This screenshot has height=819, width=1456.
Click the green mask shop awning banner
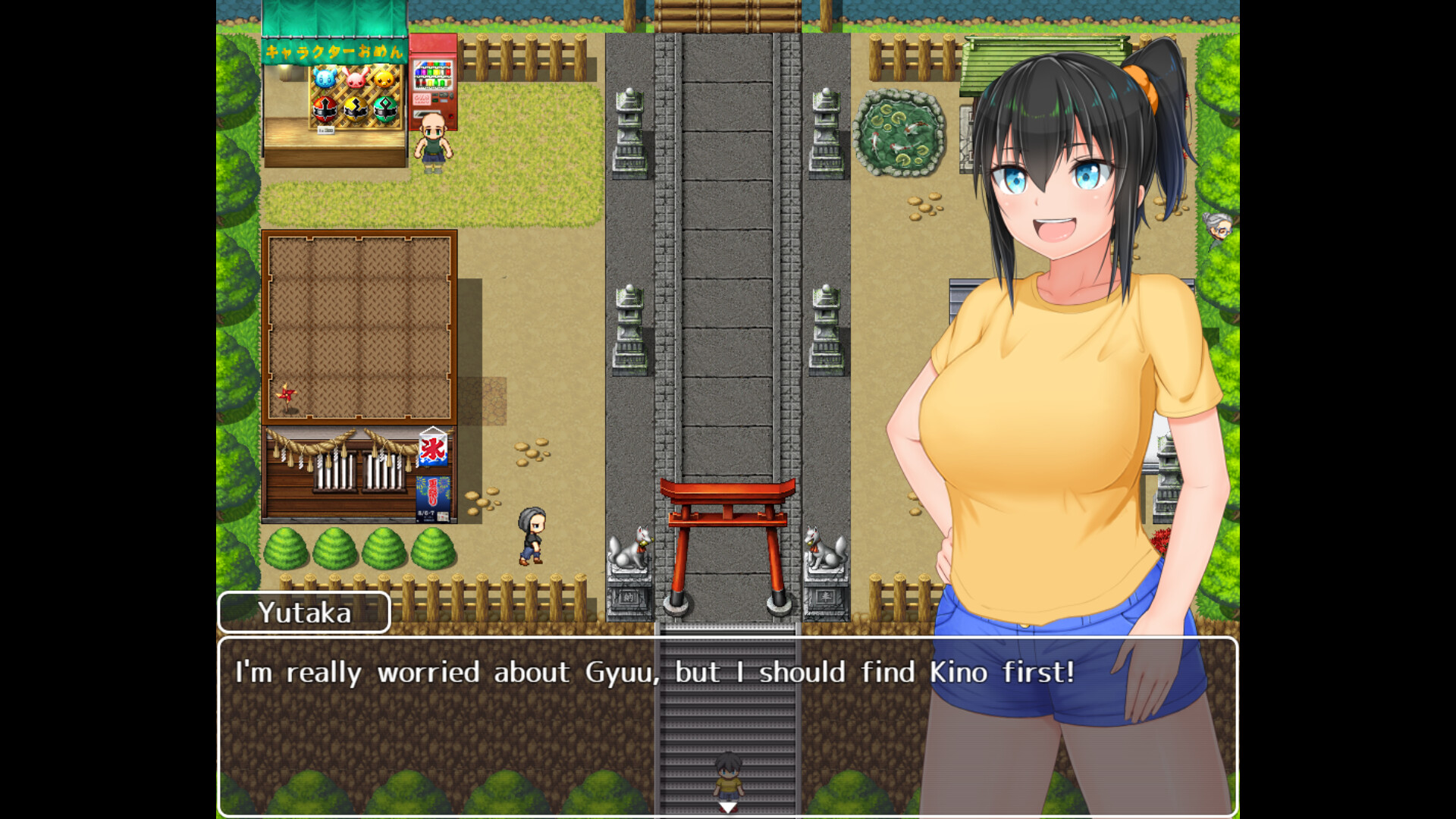[331, 52]
